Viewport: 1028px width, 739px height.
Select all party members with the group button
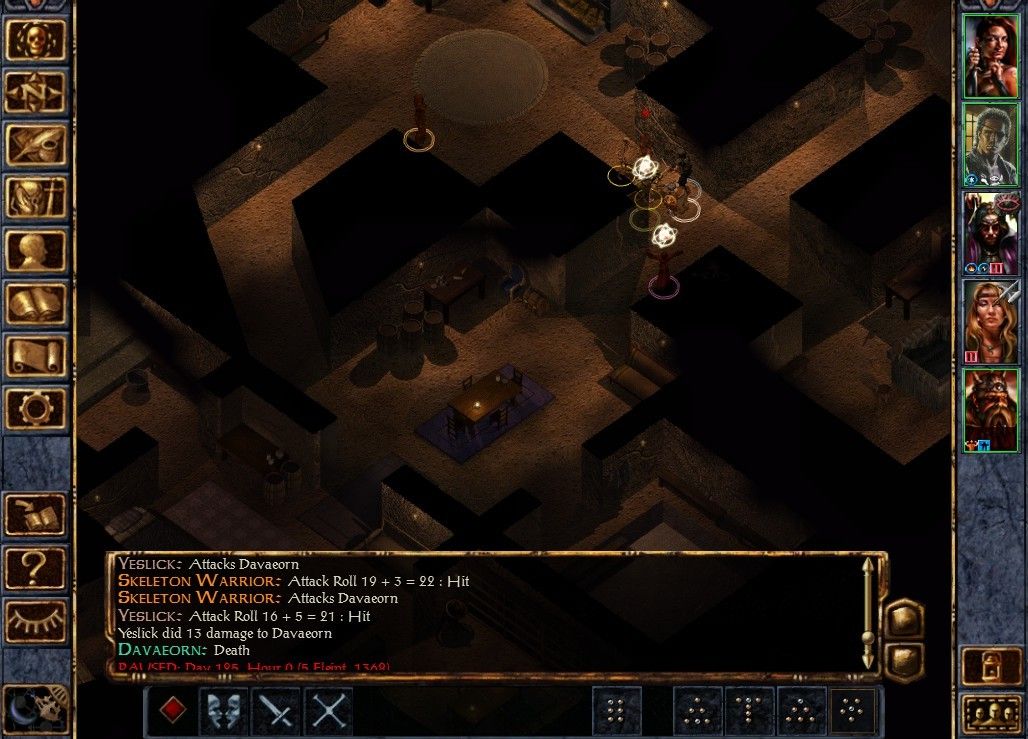point(990,712)
